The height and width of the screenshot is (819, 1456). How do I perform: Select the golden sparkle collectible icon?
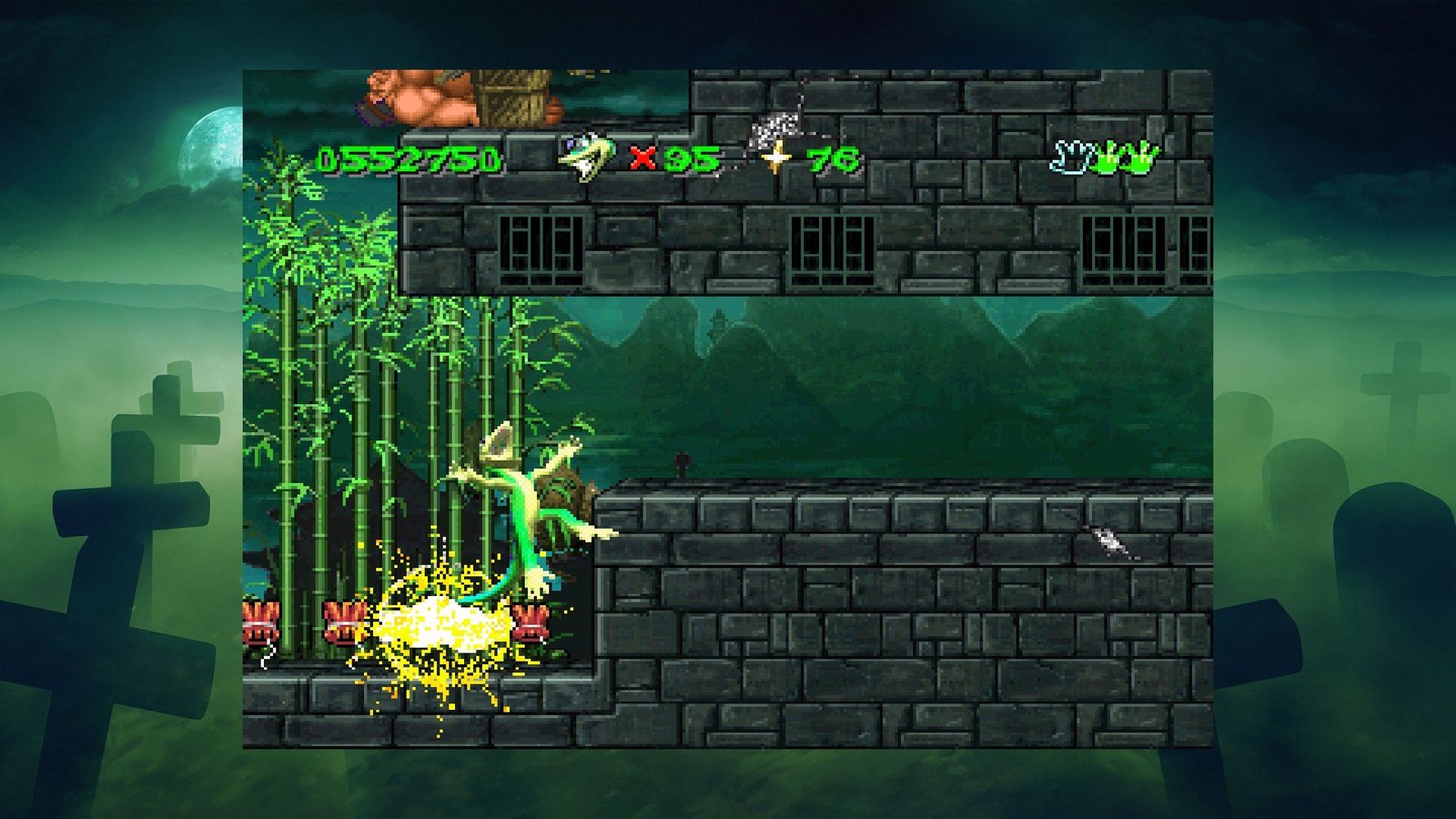pyautogui.click(x=775, y=159)
